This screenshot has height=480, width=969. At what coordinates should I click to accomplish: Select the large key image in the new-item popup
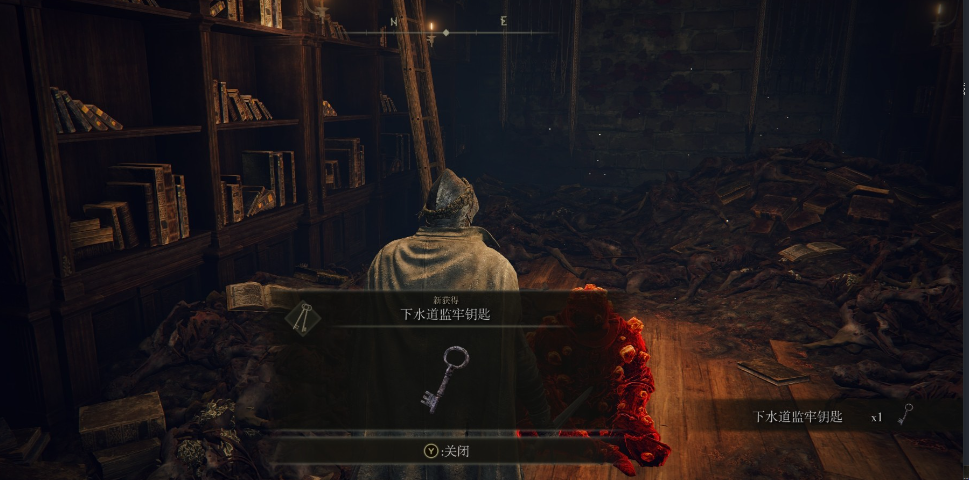(x=444, y=378)
